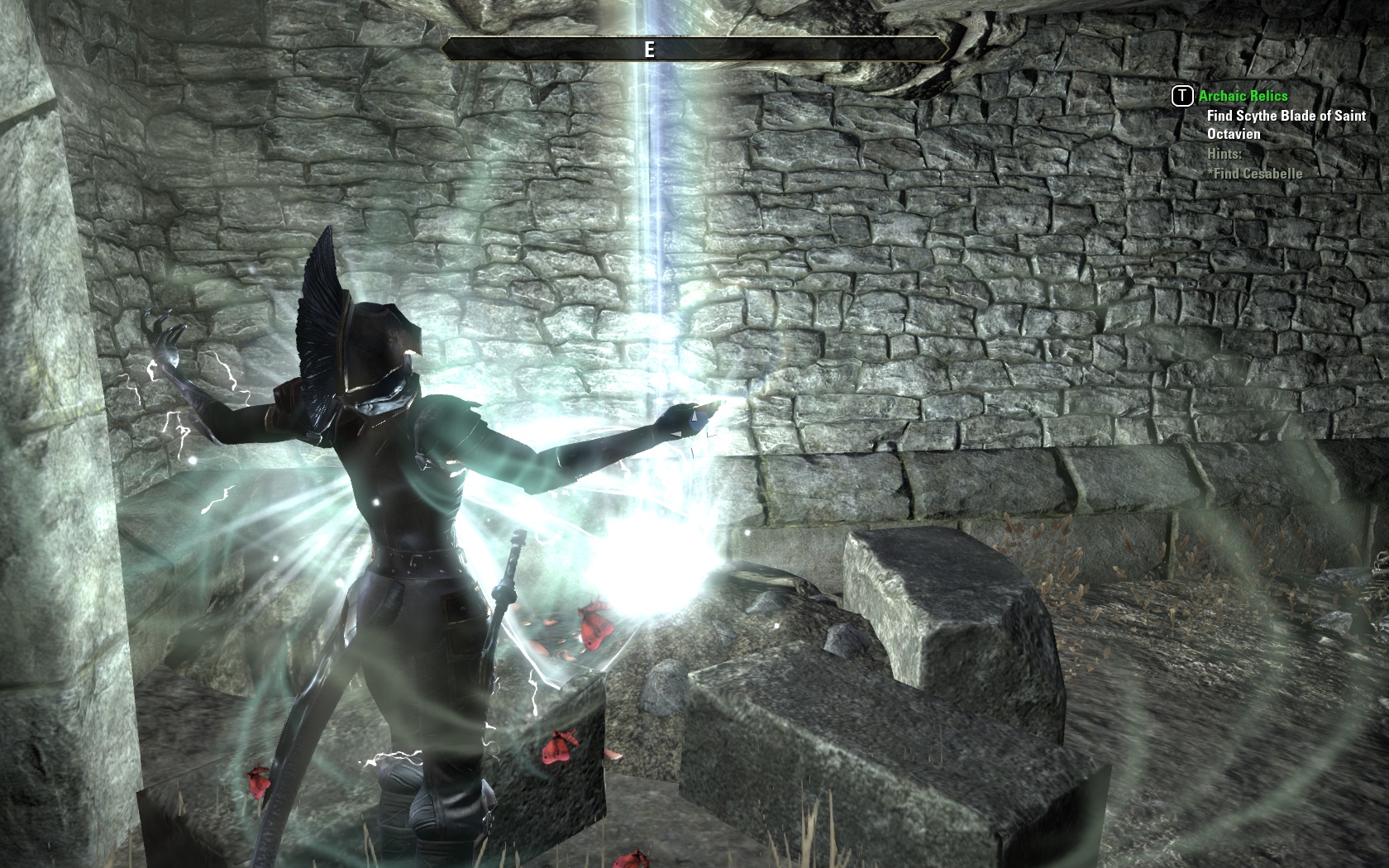Click the Find Scythe Blade of Saint Octavien objective

coord(1286,125)
